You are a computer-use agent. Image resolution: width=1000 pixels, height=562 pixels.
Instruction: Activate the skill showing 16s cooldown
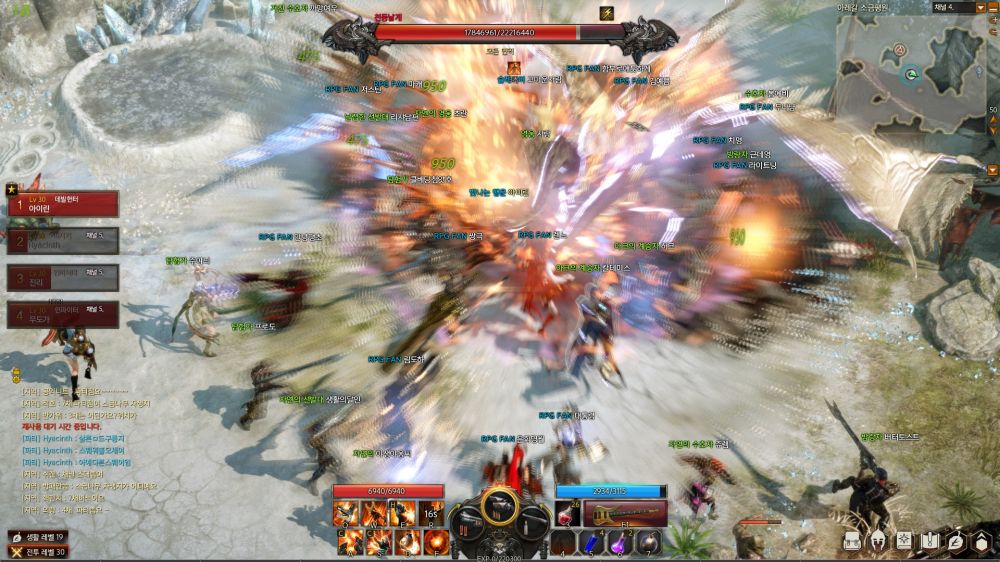click(432, 514)
